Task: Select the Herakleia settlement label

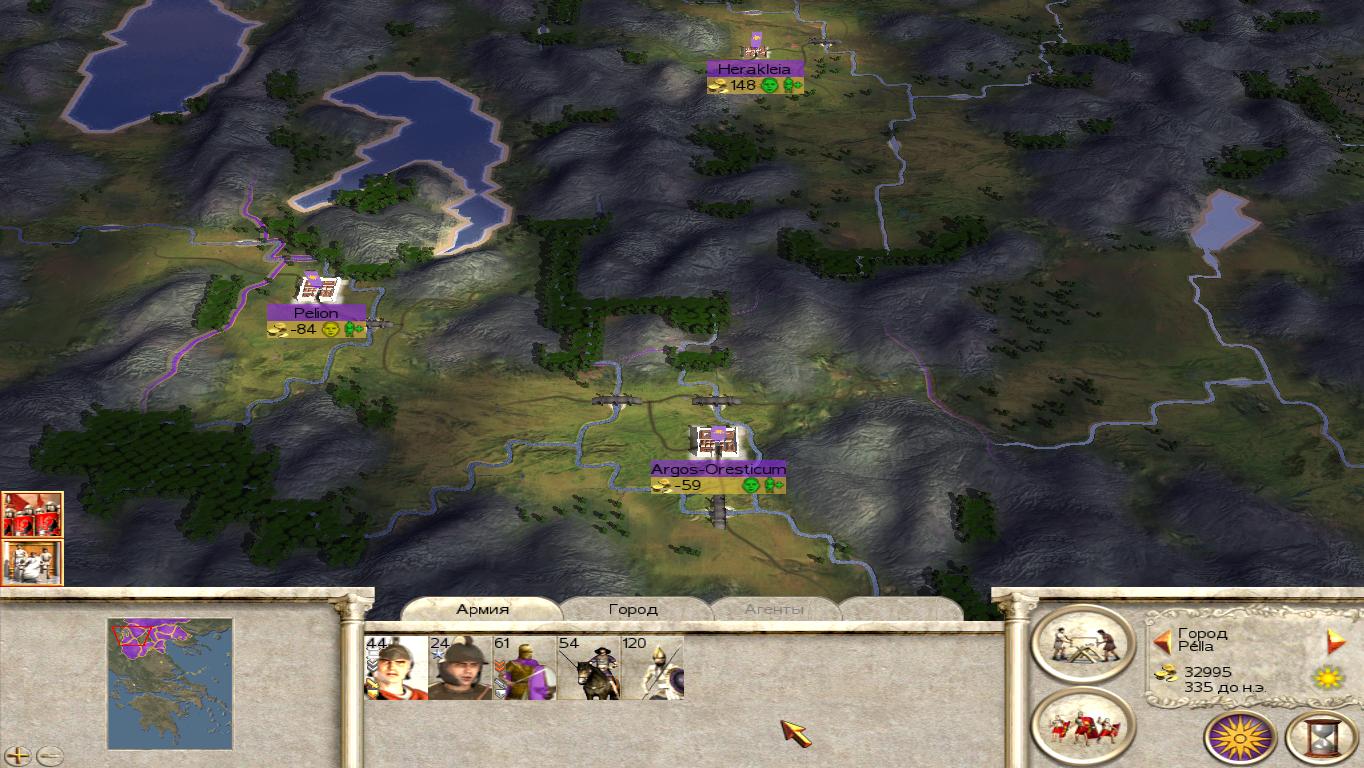Action: point(754,69)
